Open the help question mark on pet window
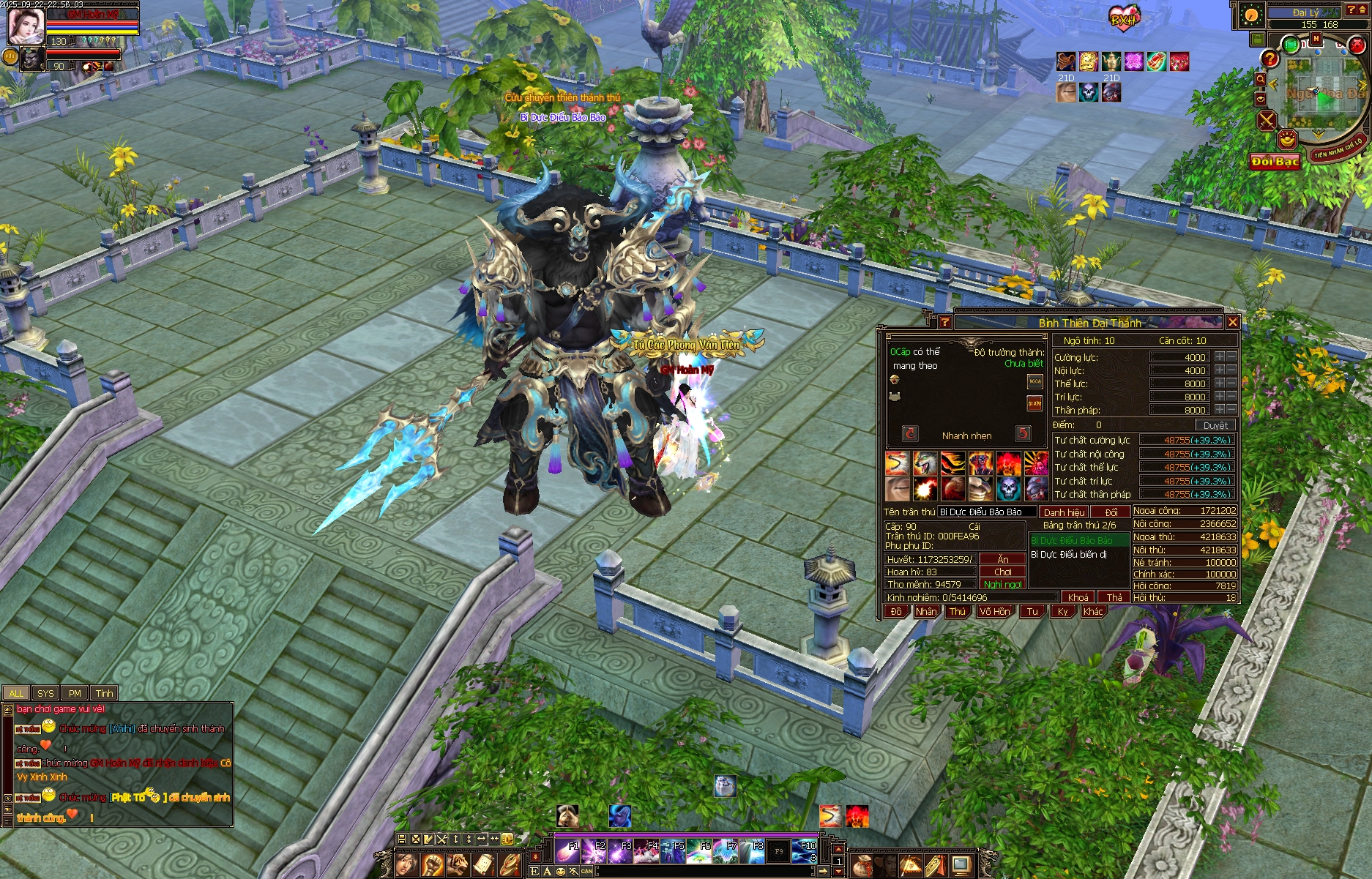The height and width of the screenshot is (879, 1372). [x=944, y=322]
